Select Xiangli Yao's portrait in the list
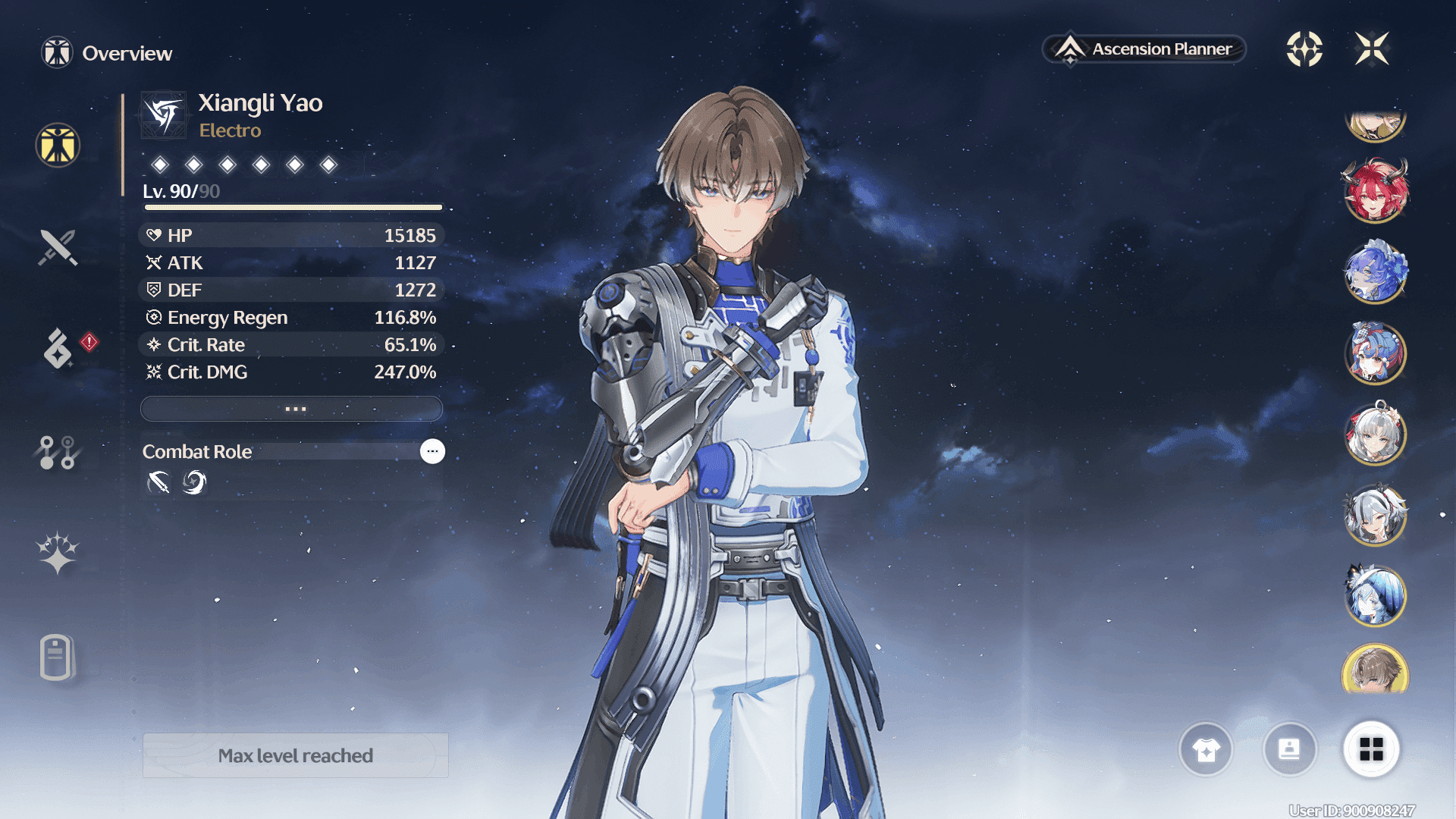This screenshot has height=819, width=1456. [x=1375, y=670]
